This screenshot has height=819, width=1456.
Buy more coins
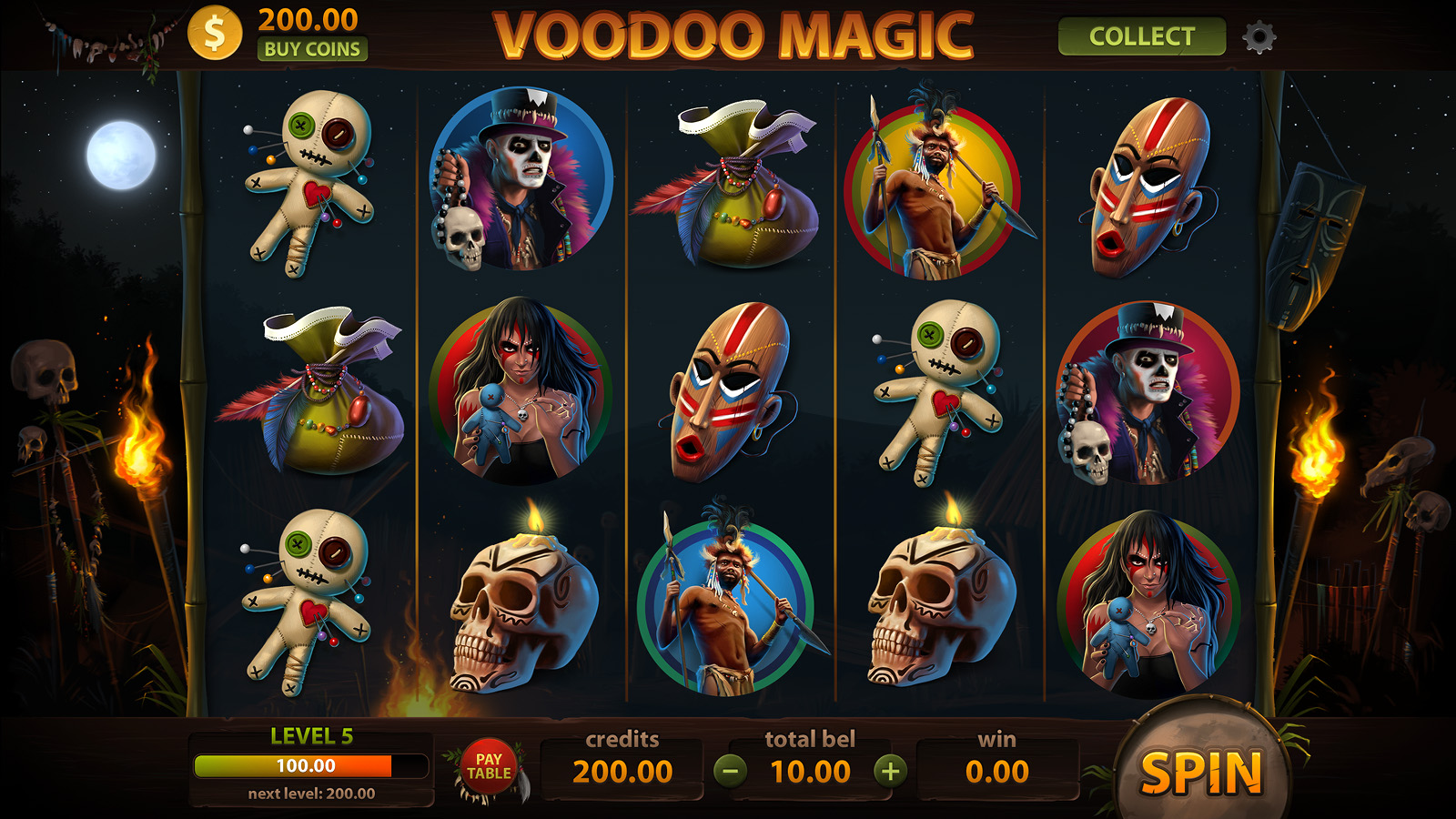coord(312,49)
